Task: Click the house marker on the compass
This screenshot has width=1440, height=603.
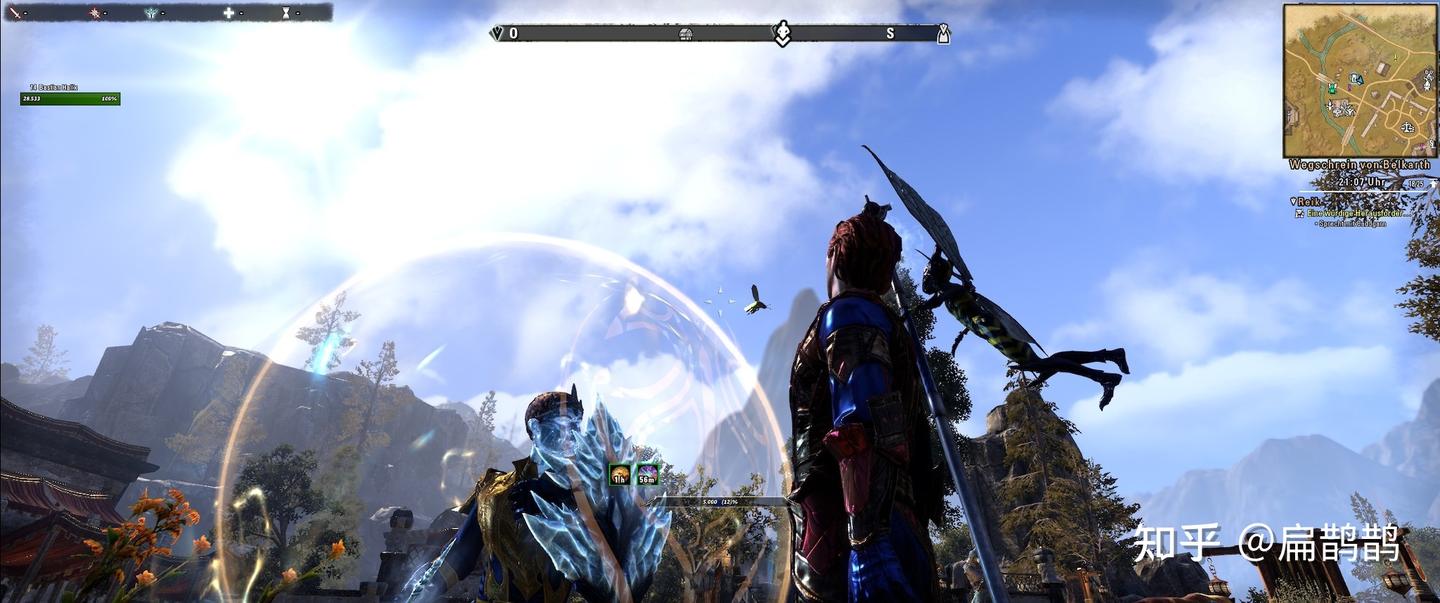Action: pyautogui.click(x=686, y=34)
